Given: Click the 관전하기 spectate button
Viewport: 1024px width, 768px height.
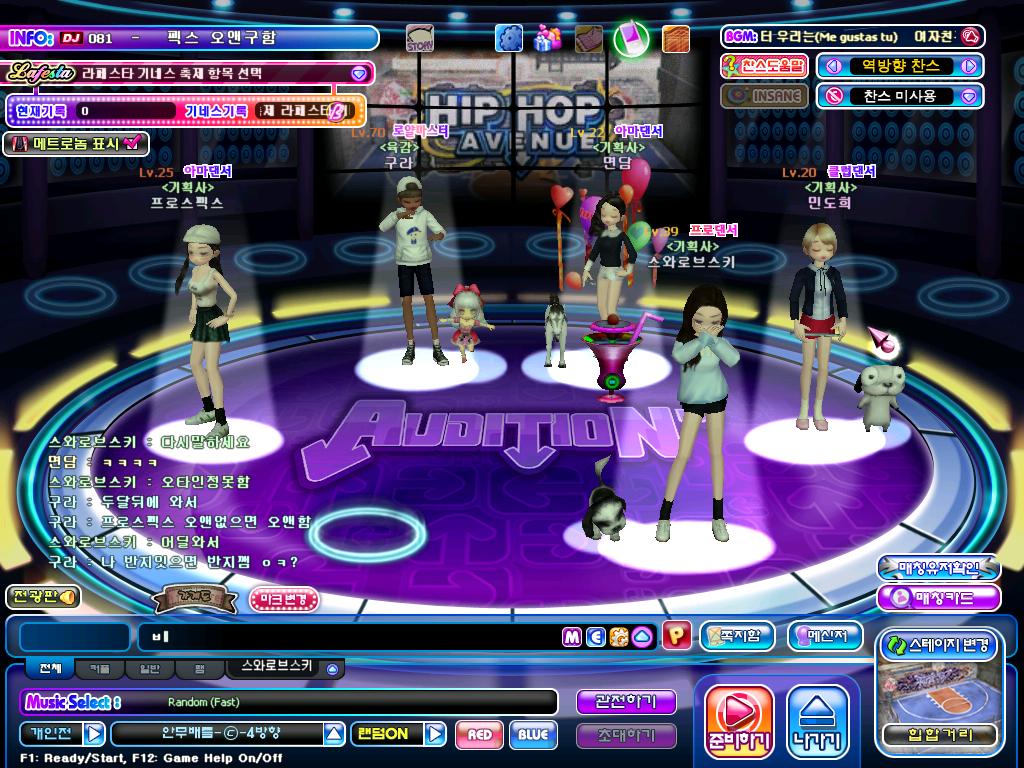Looking at the screenshot, I should pyautogui.click(x=625, y=702).
